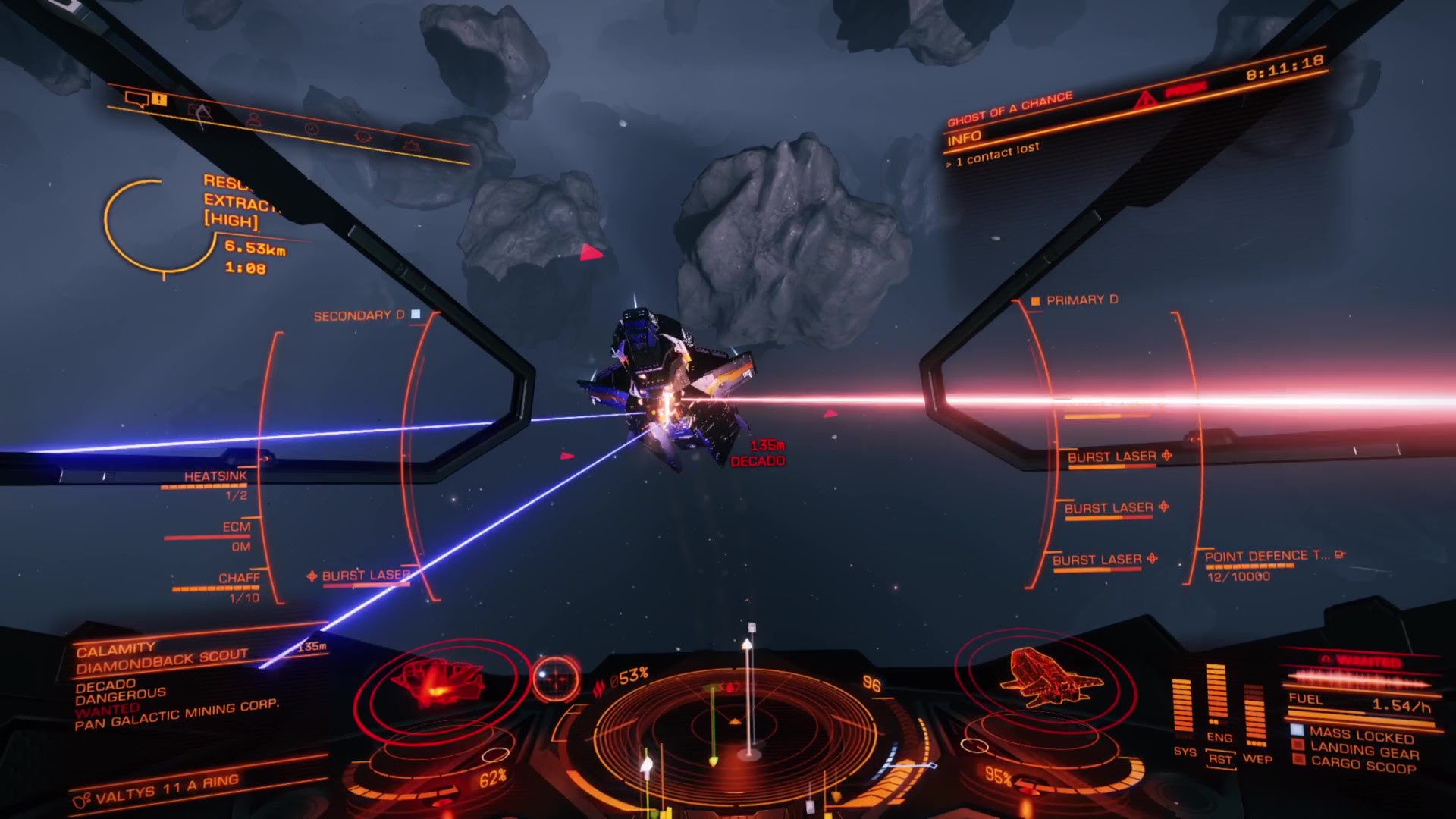Show the recent history clock tab
Viewport: 1456px width, 819px height.
311,129
